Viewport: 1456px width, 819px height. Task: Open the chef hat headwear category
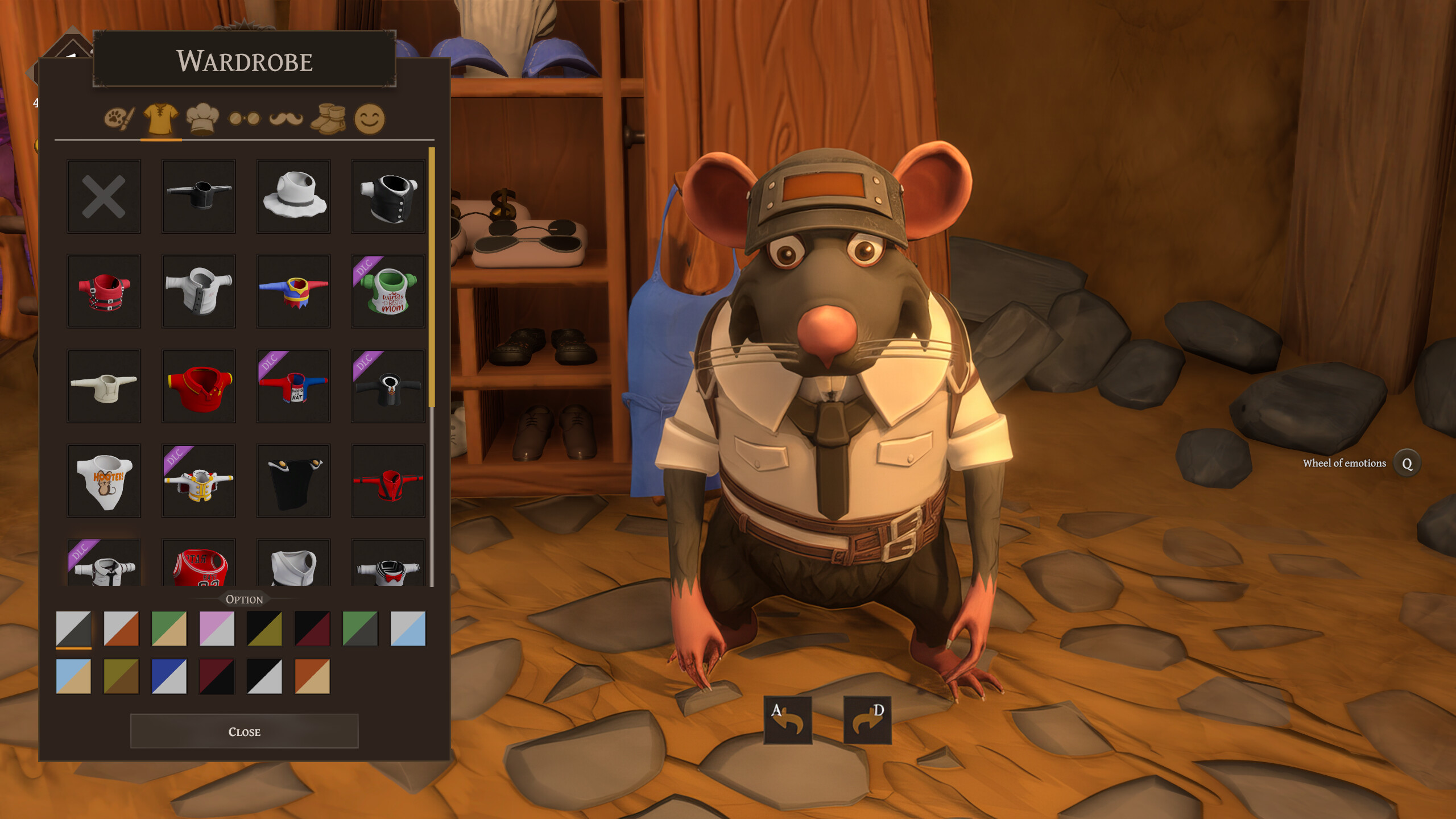[202, 118]
